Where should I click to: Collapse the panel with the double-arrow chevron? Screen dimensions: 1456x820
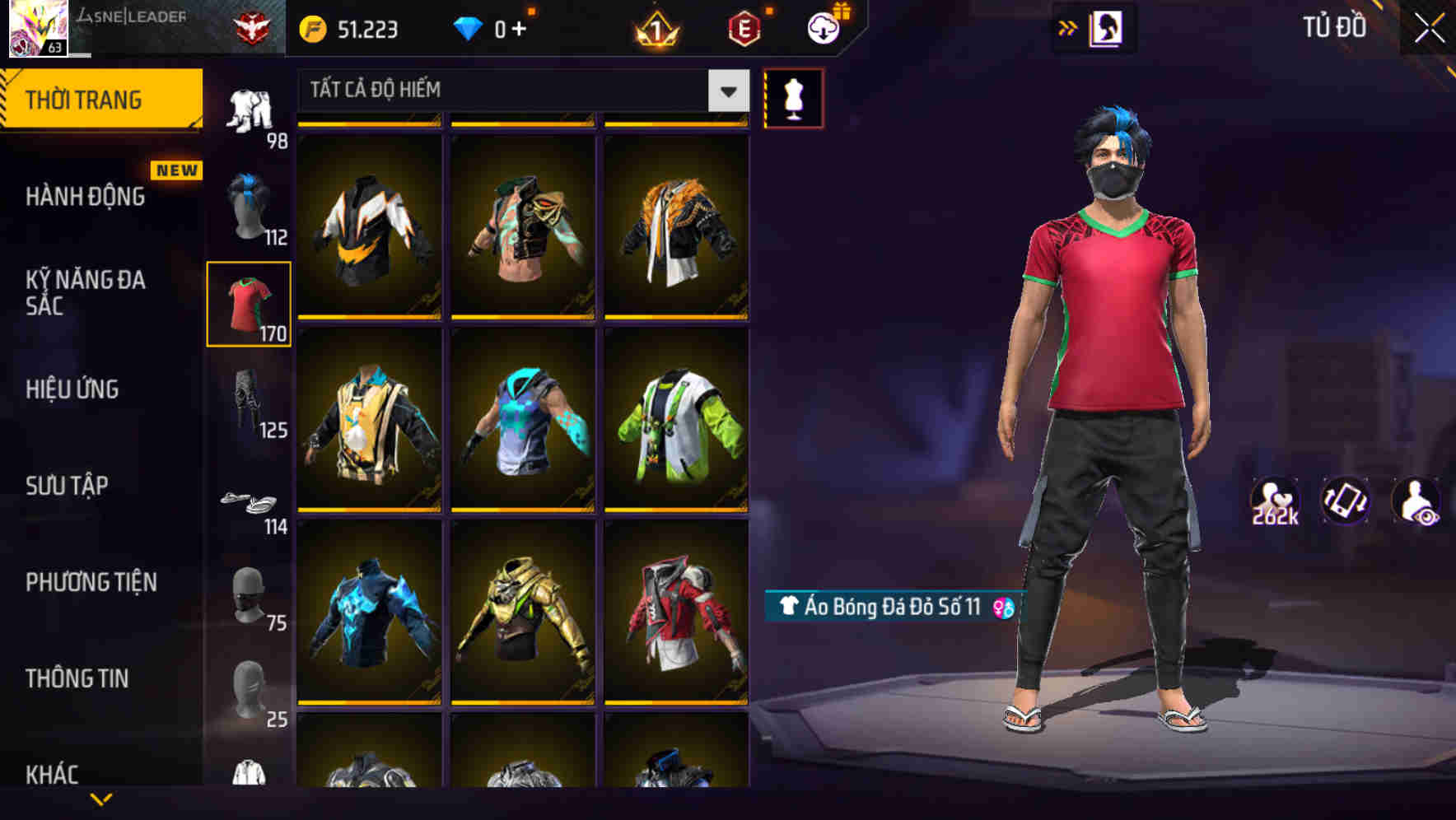pyautogui.click(x=1068, y=27)
